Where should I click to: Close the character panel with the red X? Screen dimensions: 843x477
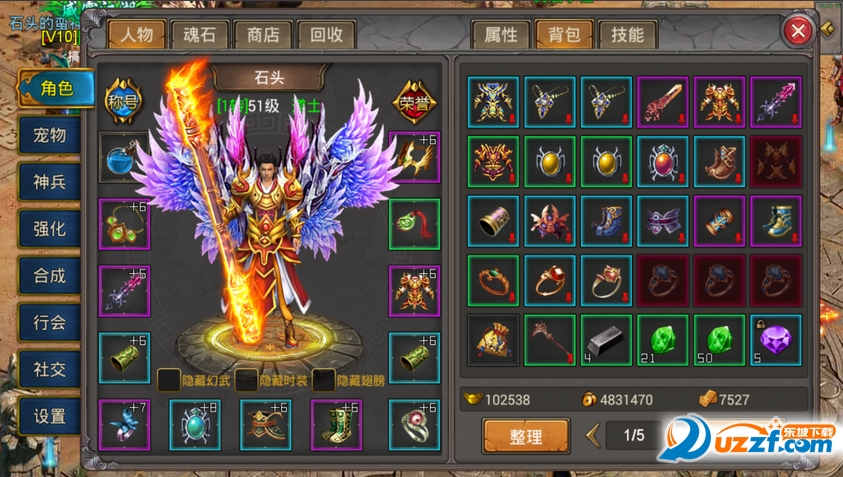tap(798, 31)
